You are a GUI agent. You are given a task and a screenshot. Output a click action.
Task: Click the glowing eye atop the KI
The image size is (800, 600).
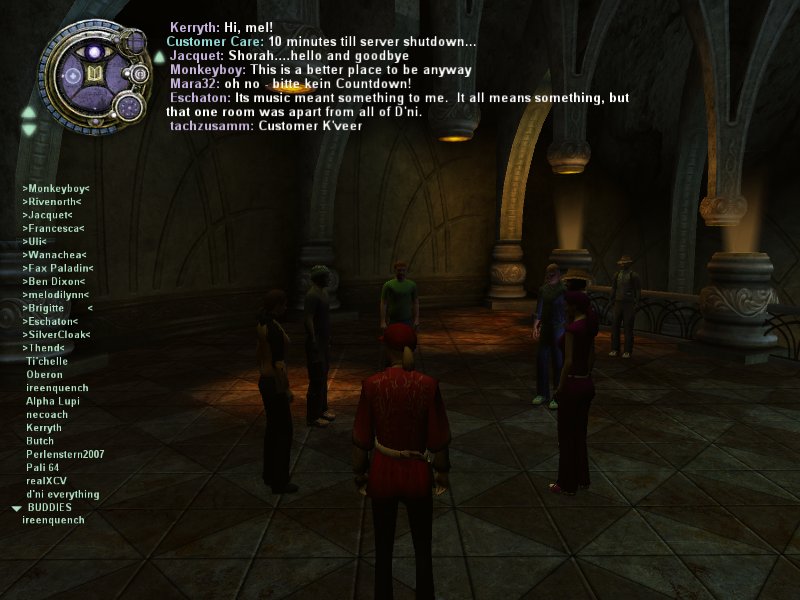click(96, 50)
